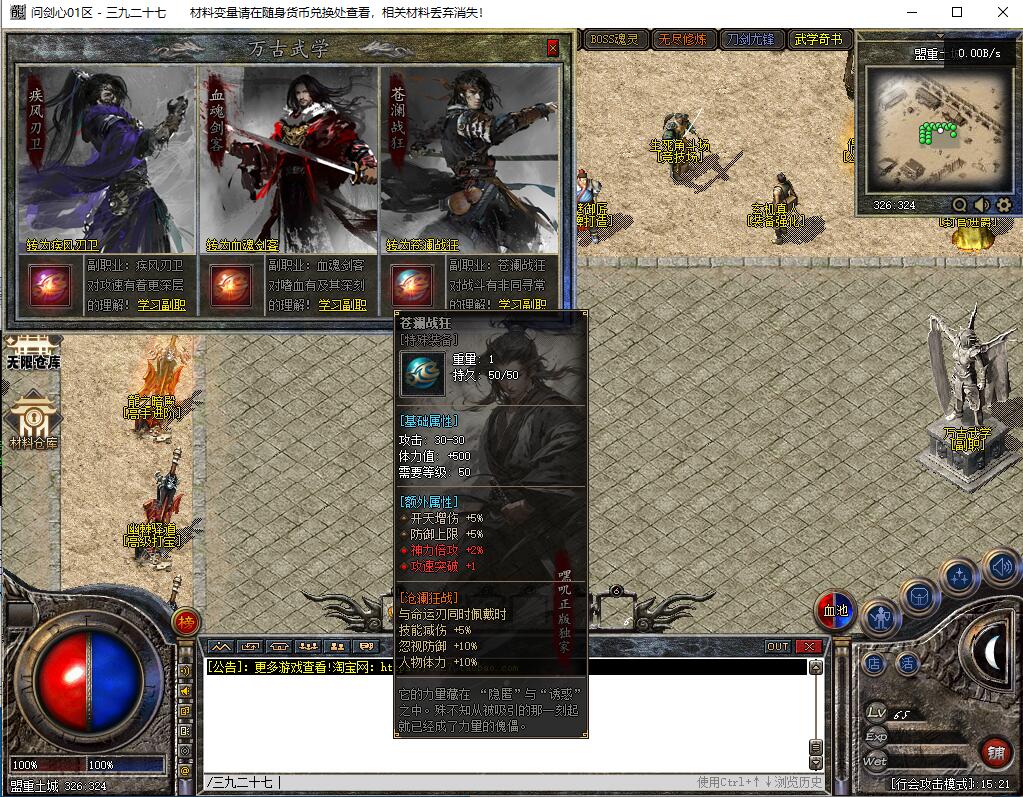Open the 无尽修炼 menu
The width and height of the screenshot is (1023, 797).
click(681, 40)
